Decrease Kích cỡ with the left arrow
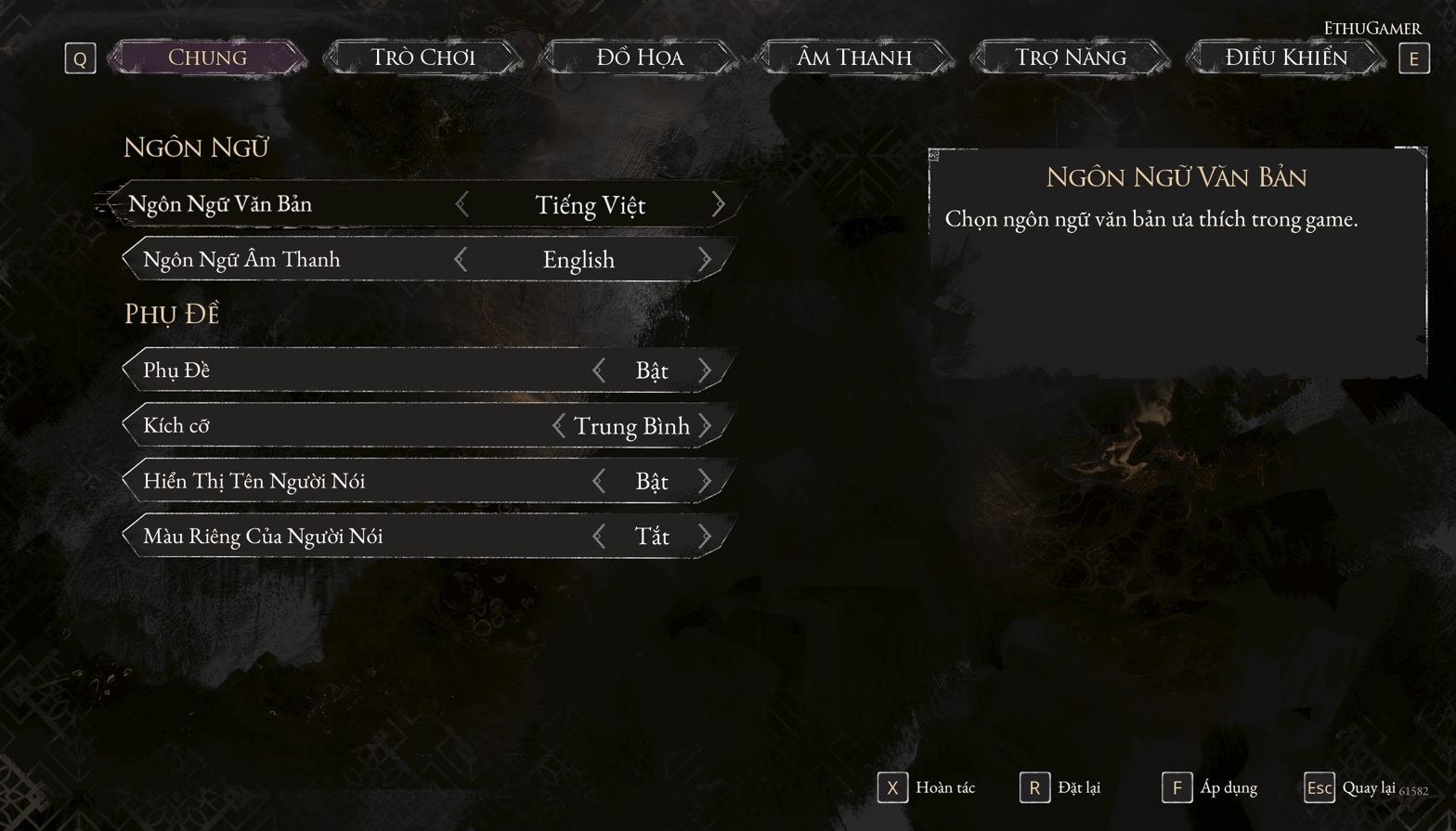This screenshot has width=1456, height=831. point(558,426)
